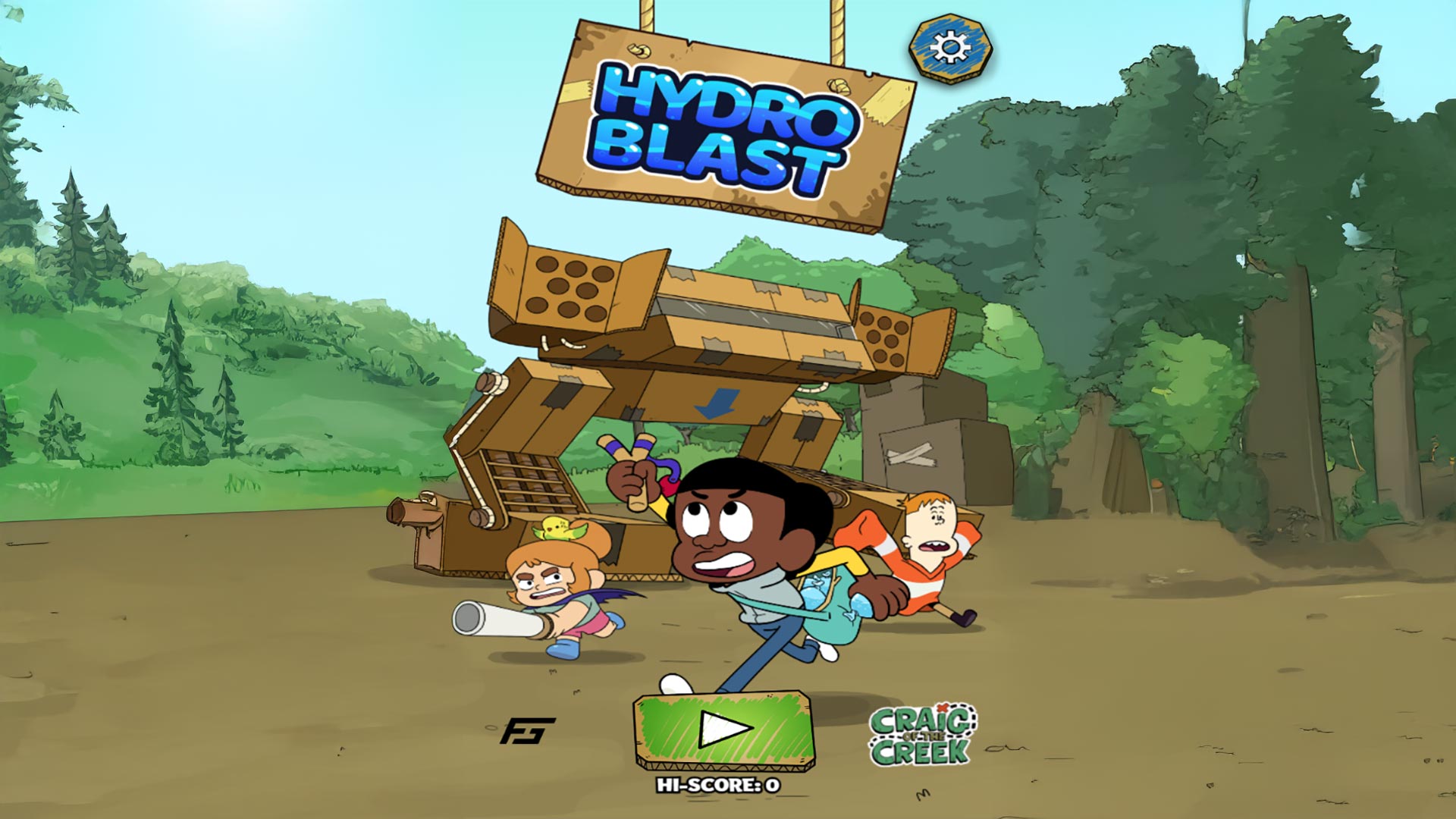This screenshot has width=1456, height=819.
Task: Click the Craig of the Creek logo
Action: pos(922,734)
